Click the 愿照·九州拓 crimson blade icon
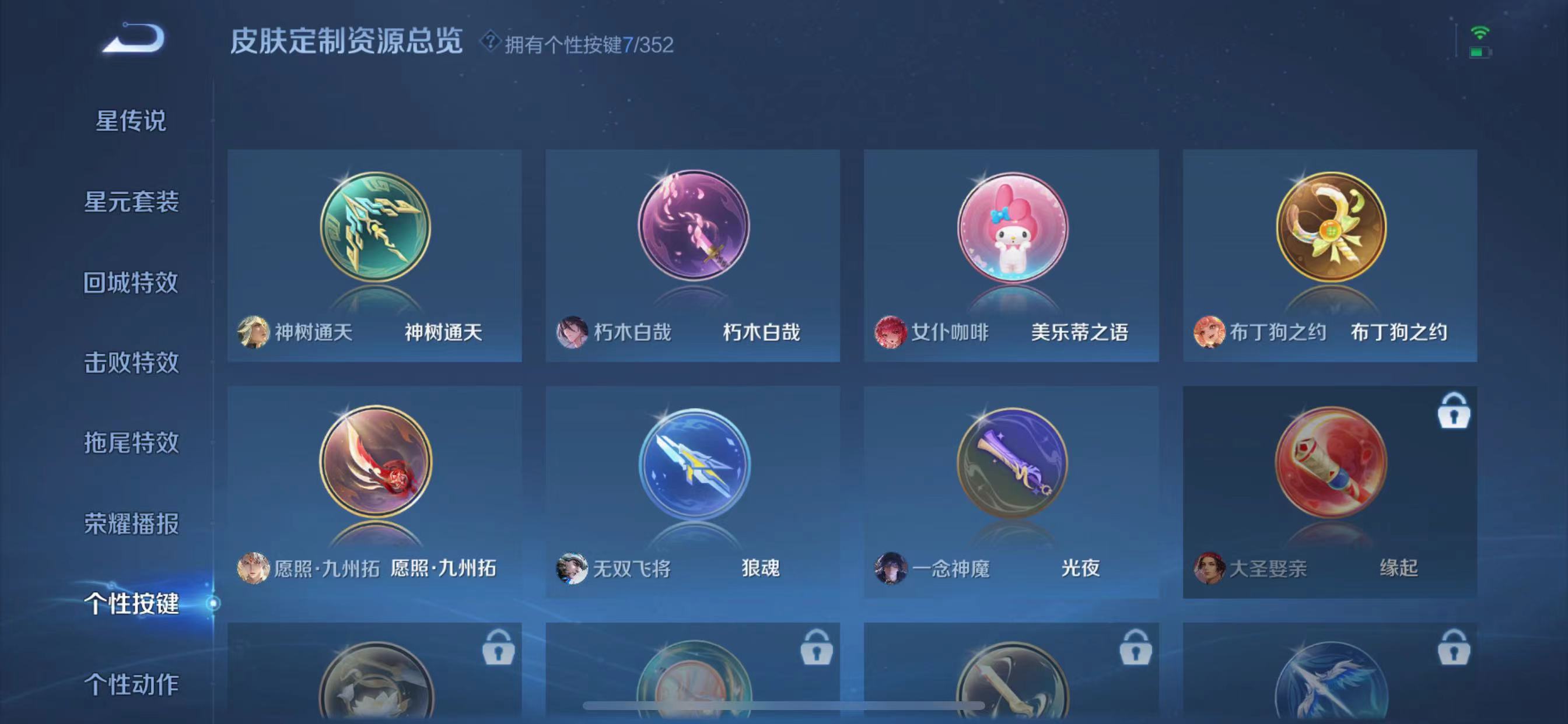The width and height of the screenshot is (1568, 724). tap(374, 464)
